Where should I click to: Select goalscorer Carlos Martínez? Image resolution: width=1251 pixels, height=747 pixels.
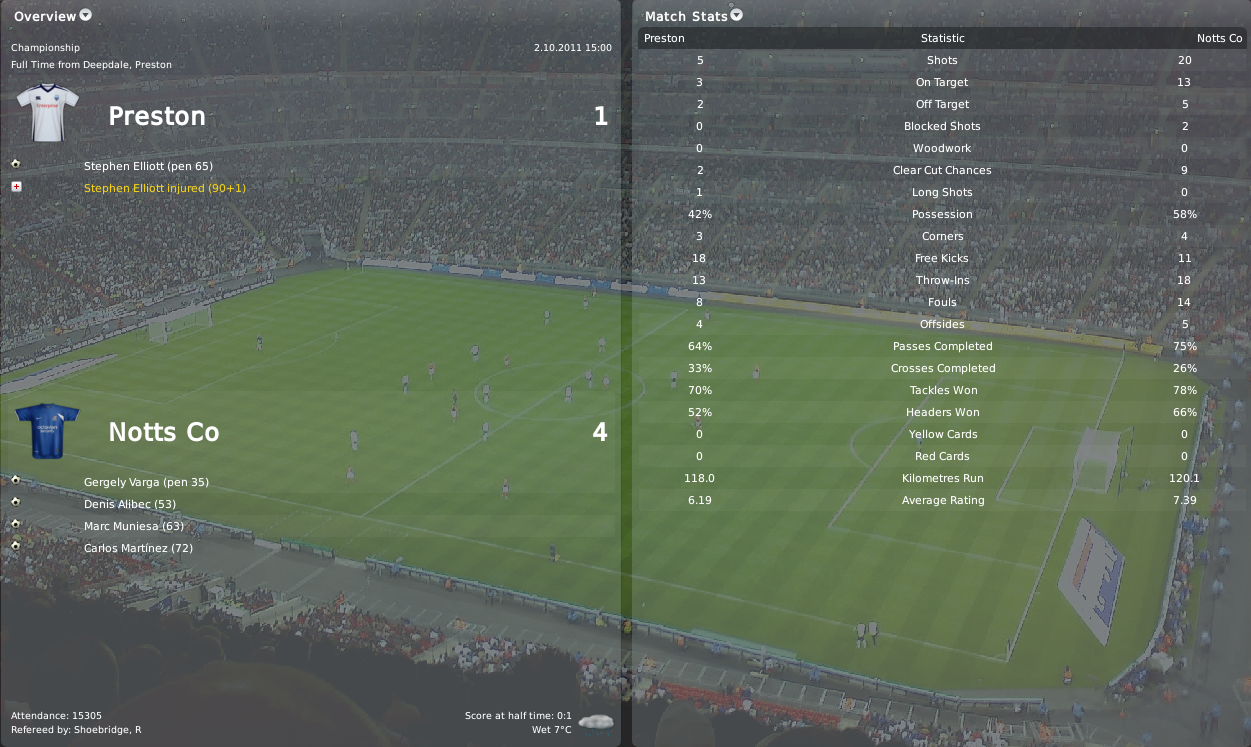[138, 548]
